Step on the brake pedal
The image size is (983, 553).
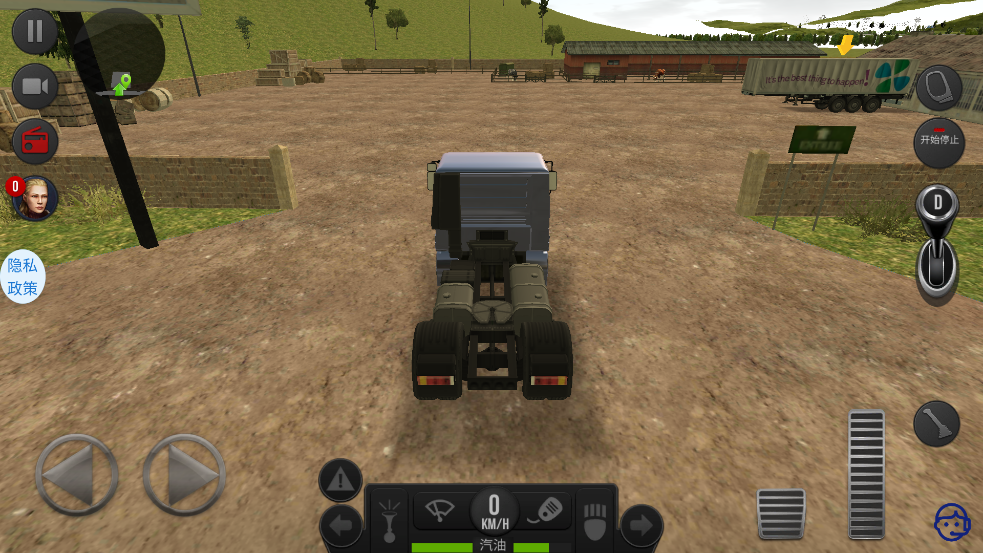[x=781, y=513]
